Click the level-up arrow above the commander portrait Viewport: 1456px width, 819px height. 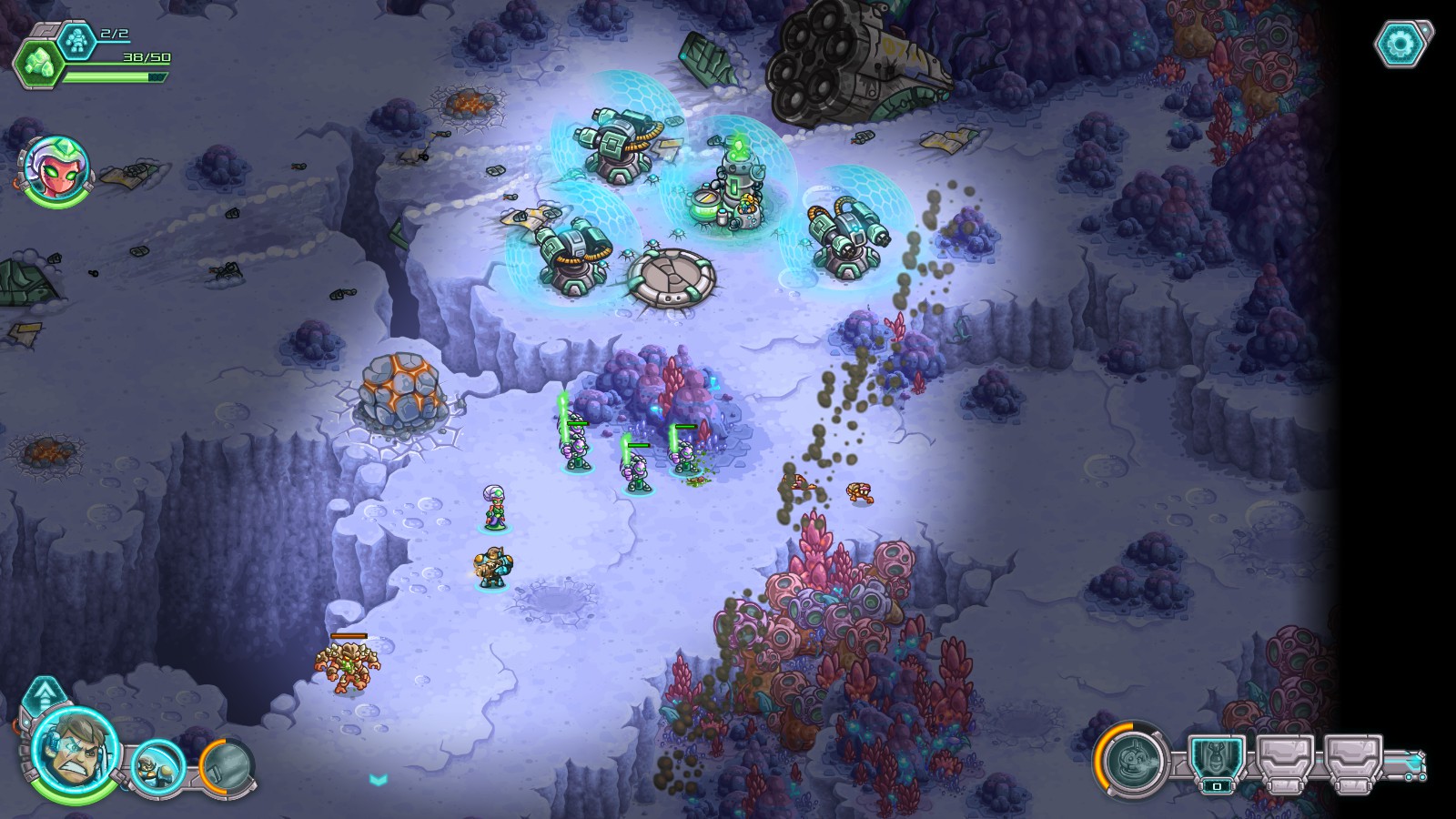click(x=42, y=698)
